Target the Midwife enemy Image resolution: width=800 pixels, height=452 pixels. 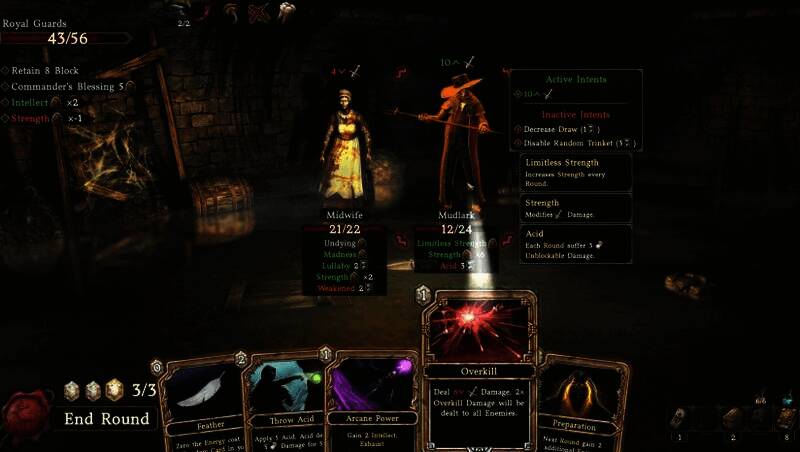coord(343,150)
